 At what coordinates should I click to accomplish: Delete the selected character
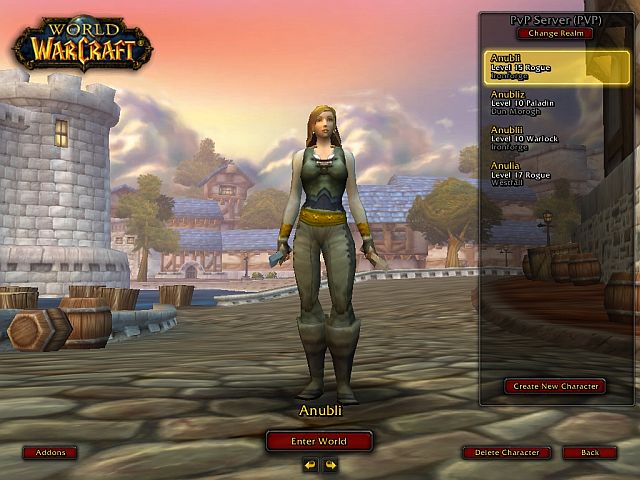point(507,453)
